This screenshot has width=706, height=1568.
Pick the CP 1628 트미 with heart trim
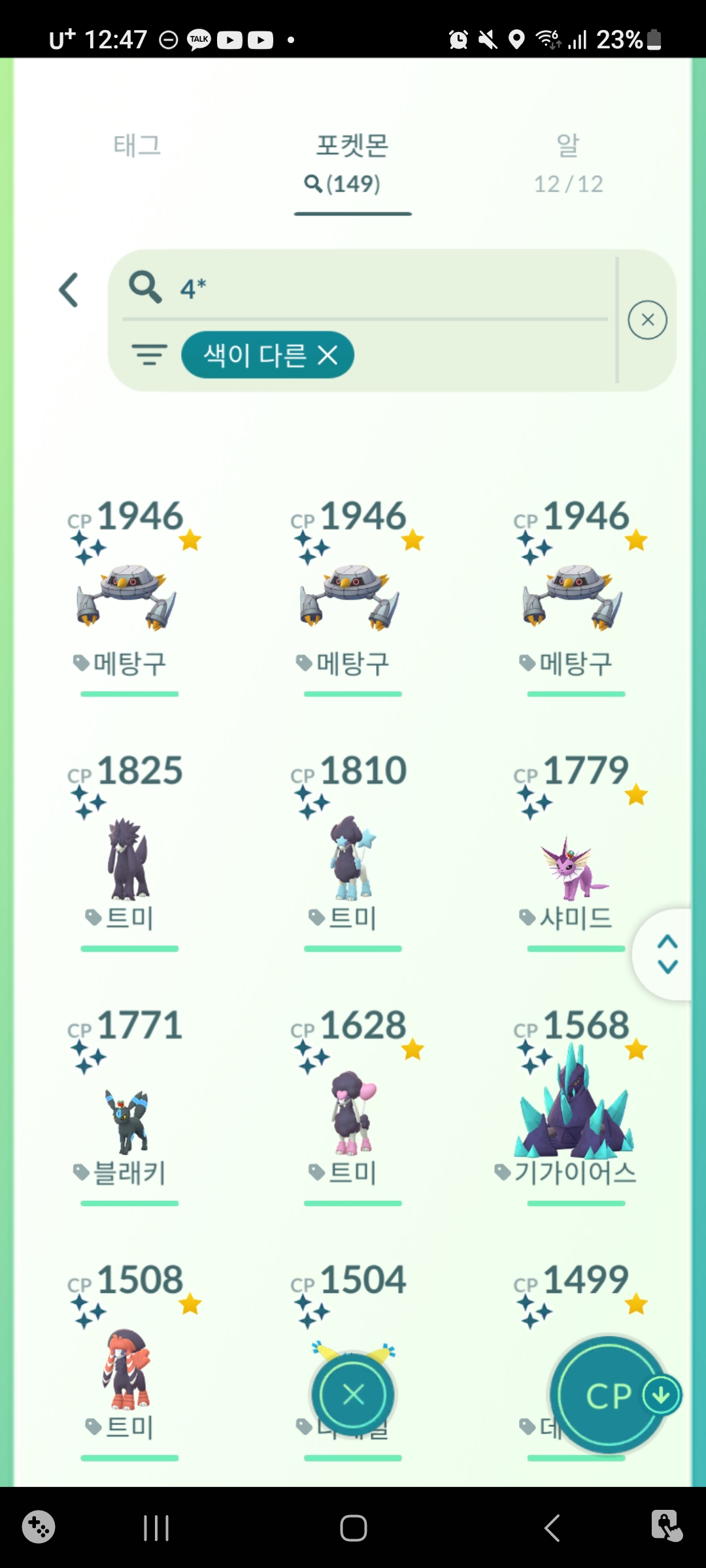[x=352, y=1111]
